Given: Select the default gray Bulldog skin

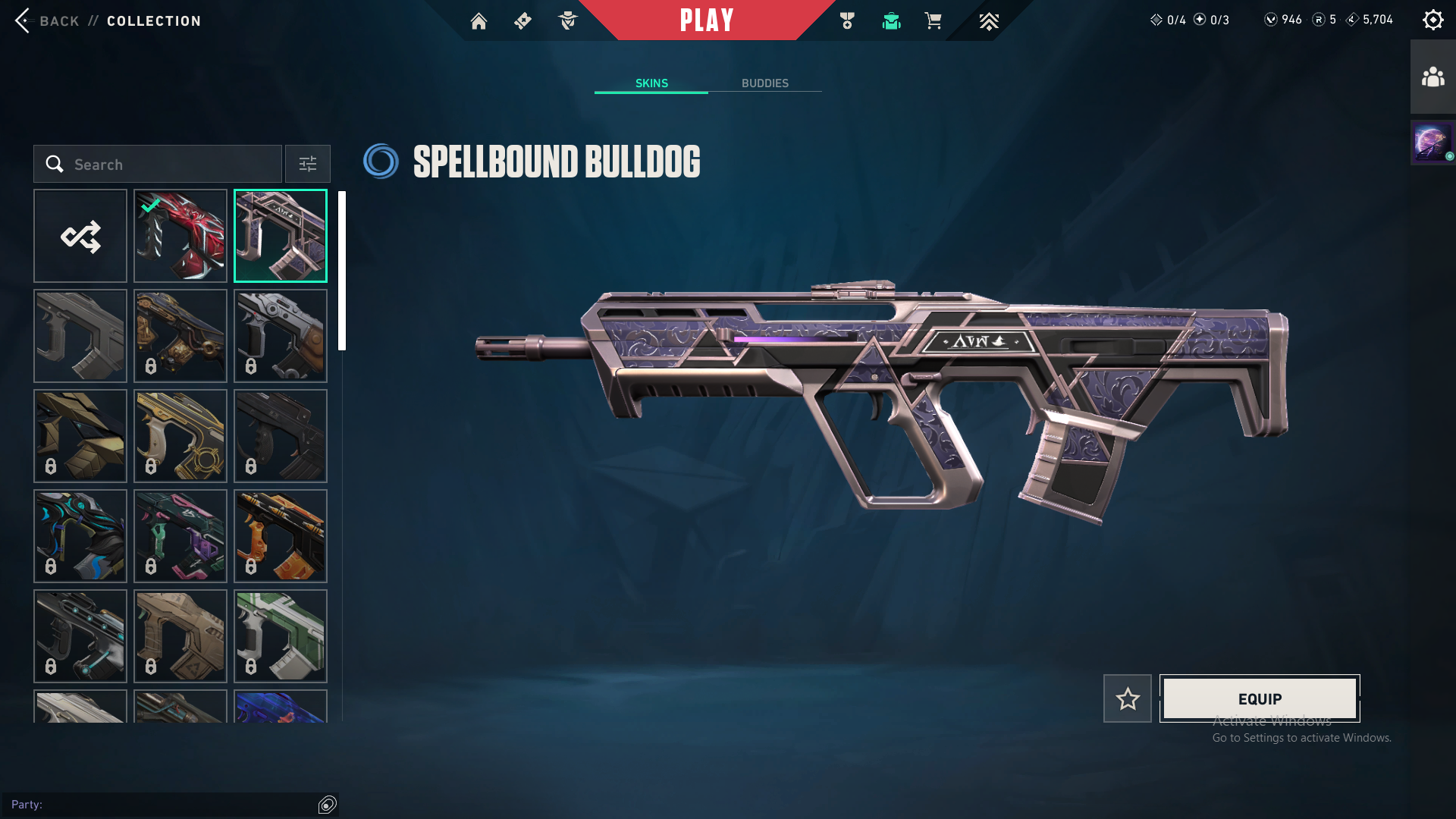Looking at the screenshot, I should click(80, 336).
